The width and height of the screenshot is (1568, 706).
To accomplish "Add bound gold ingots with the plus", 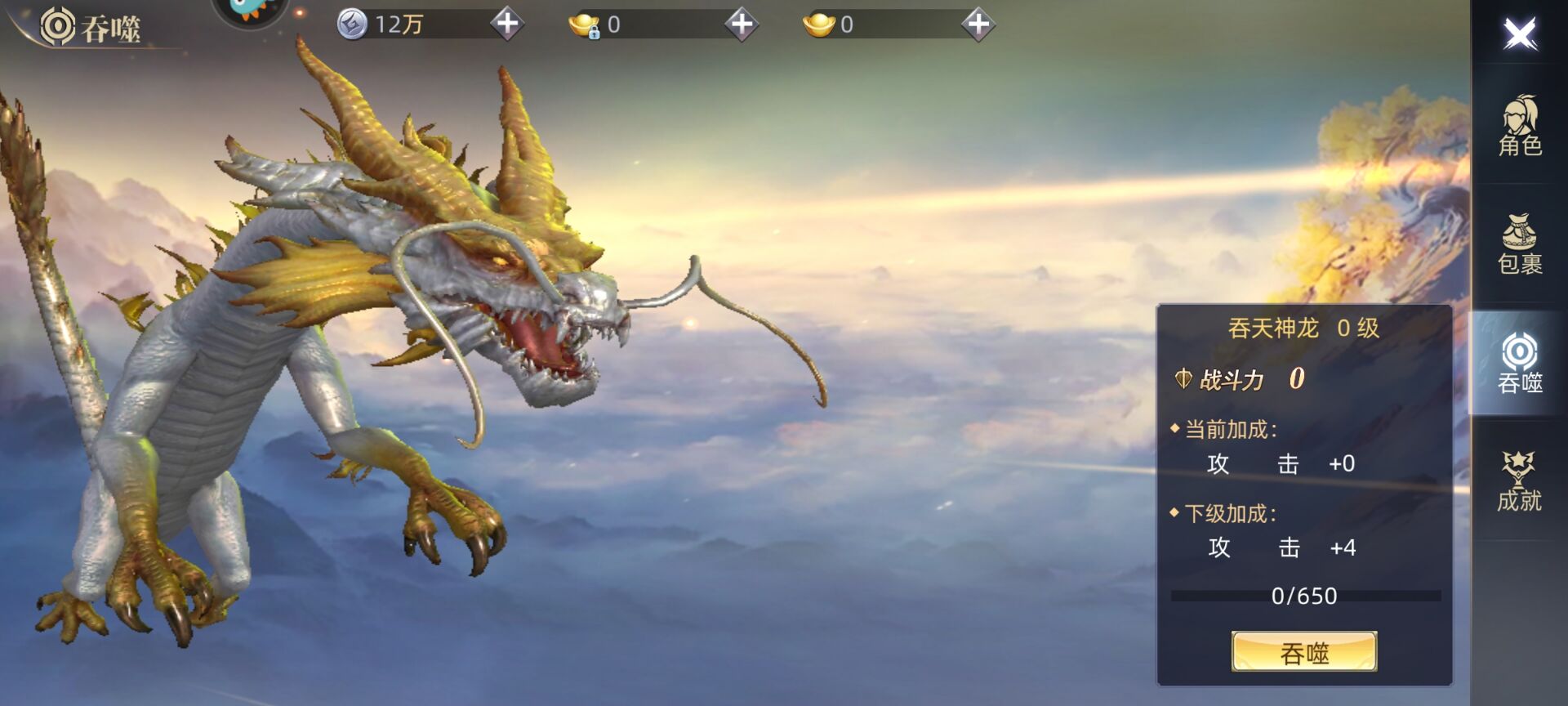I will [742, 24].
